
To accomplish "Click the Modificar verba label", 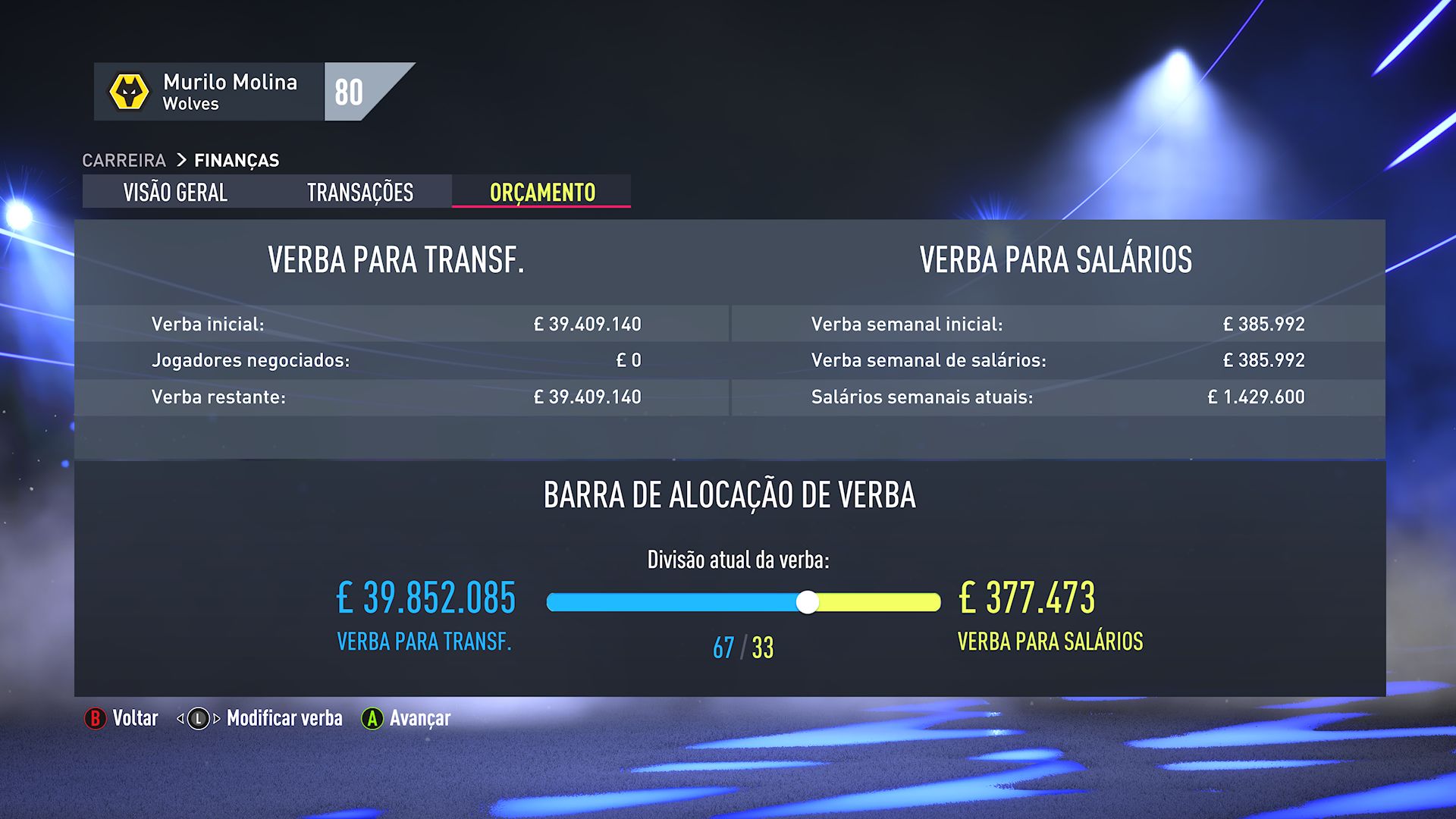I will [x=284, y=717].
